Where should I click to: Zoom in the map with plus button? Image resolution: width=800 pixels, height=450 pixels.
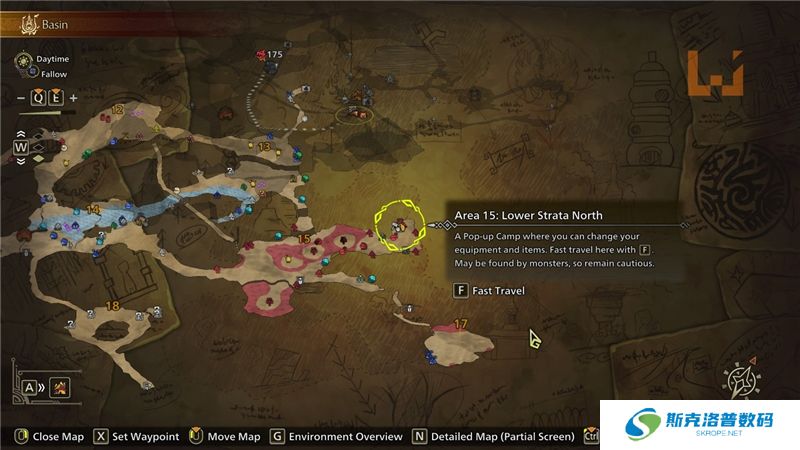(x=74, y=98)
